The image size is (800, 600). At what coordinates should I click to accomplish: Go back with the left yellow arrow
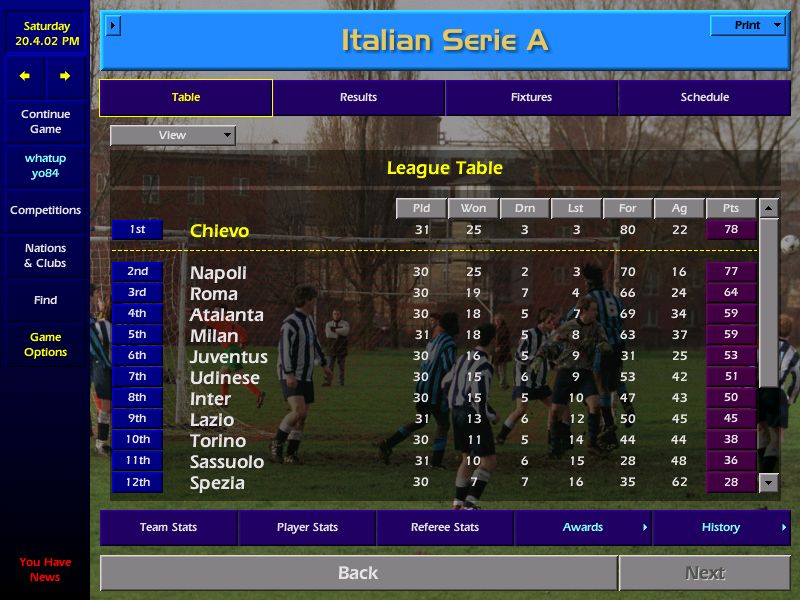click(25, 76)
